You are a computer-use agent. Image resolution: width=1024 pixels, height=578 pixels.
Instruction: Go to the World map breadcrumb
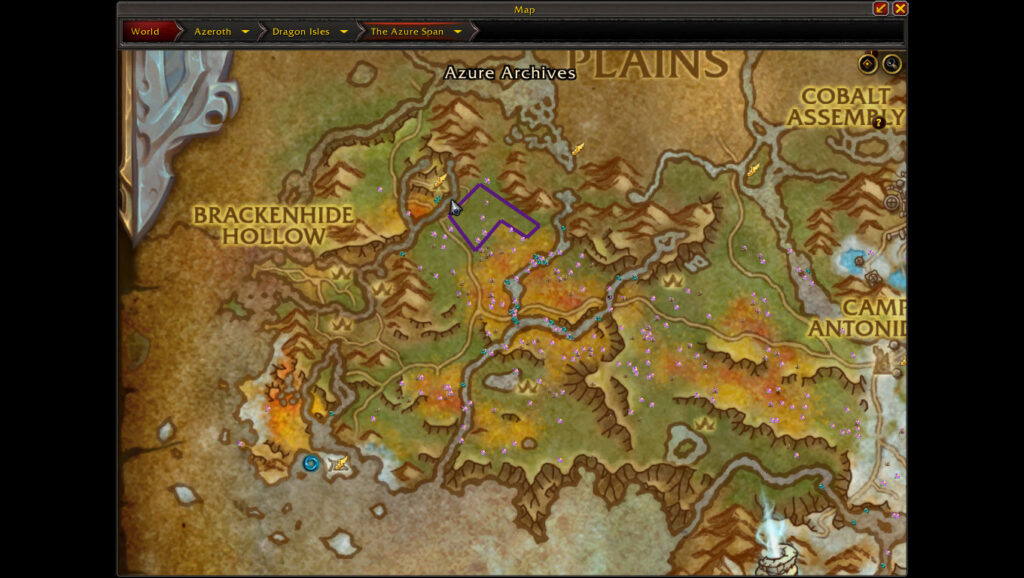tap(145, 31)
